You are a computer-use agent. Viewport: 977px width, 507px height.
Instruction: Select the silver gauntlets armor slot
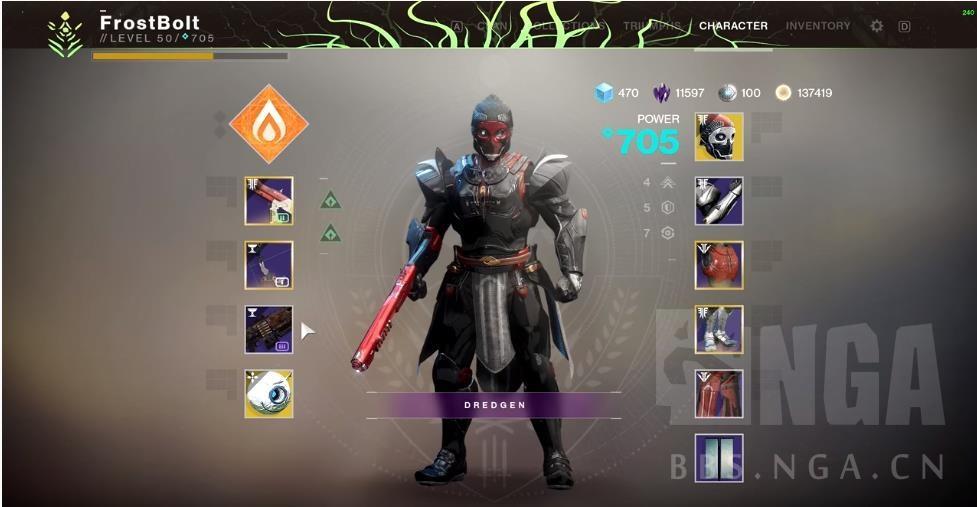719,201
